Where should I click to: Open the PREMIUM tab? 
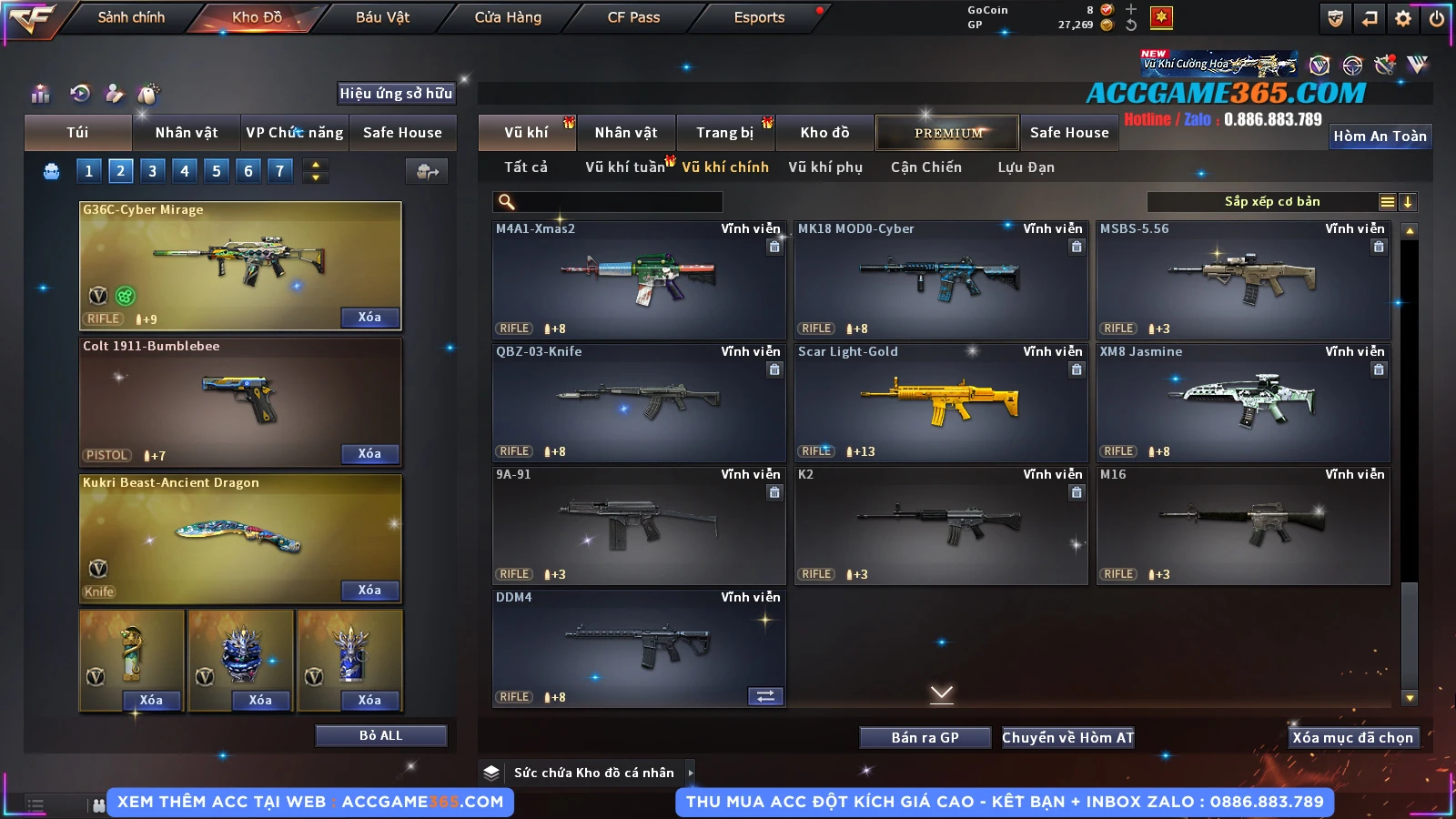(947, 133)
